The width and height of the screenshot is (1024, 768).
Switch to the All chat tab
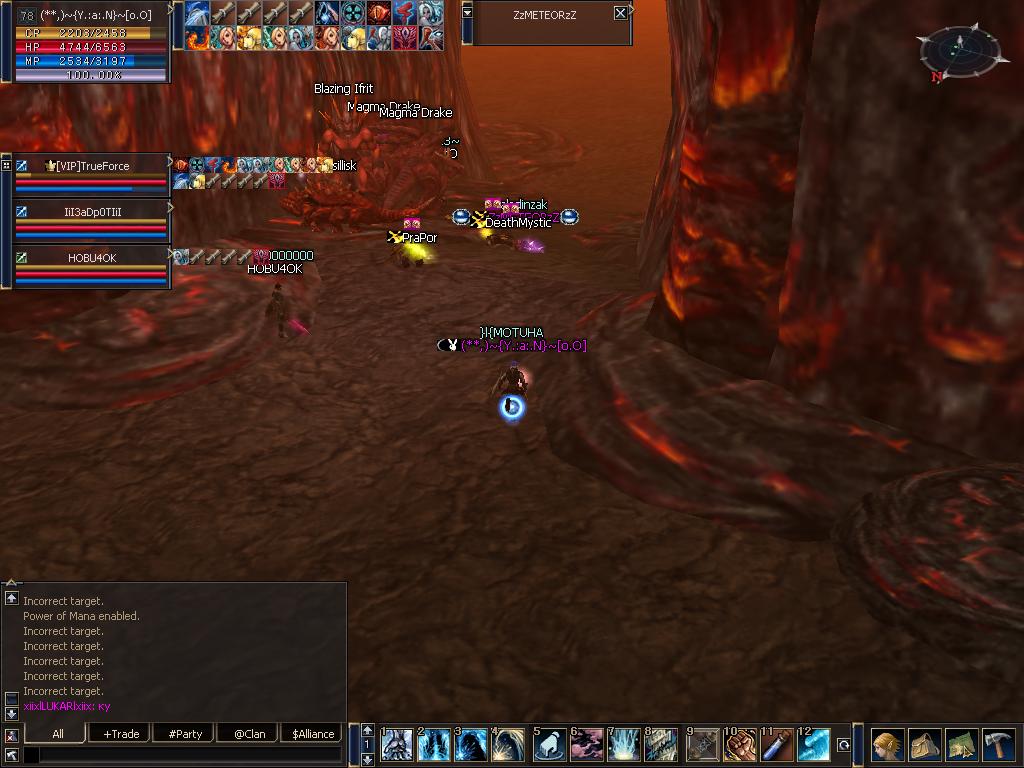[58, 733]
